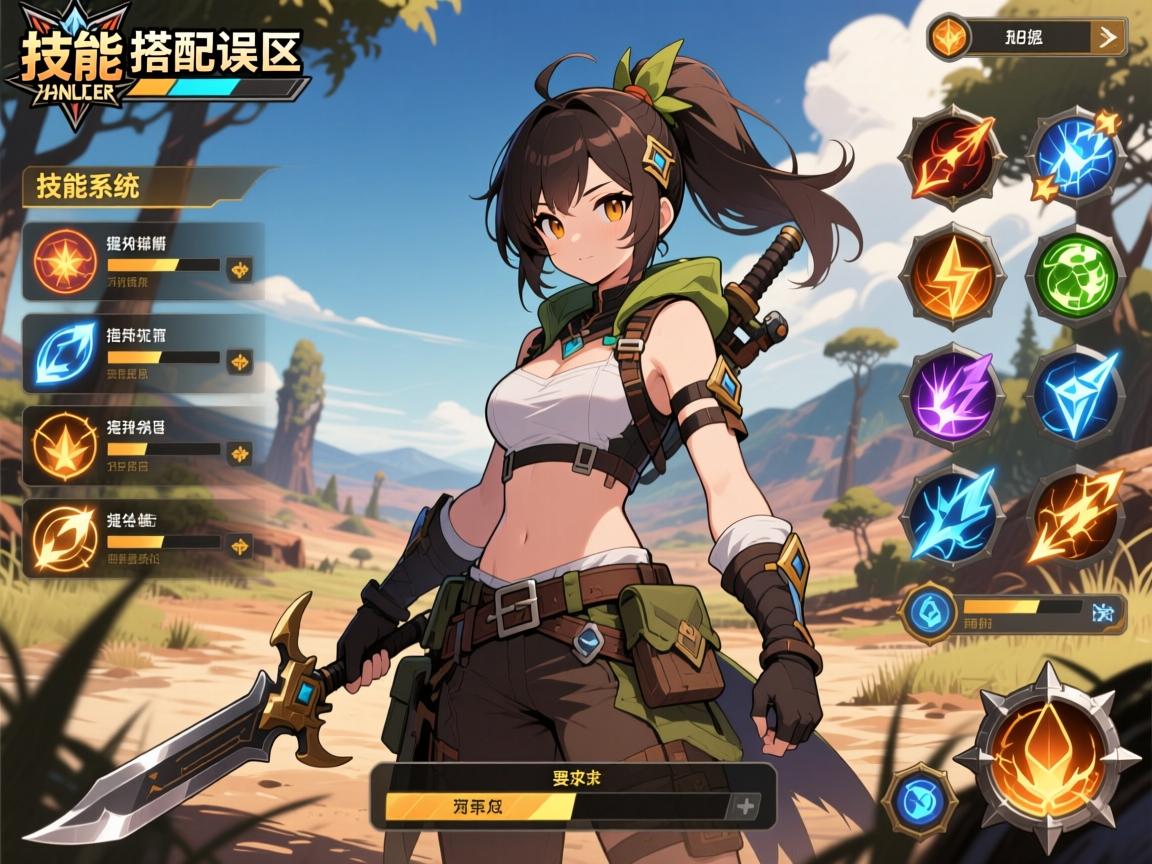
Task: Click the plus button on the bottom center bar
Action: click(x=746, y=806)
